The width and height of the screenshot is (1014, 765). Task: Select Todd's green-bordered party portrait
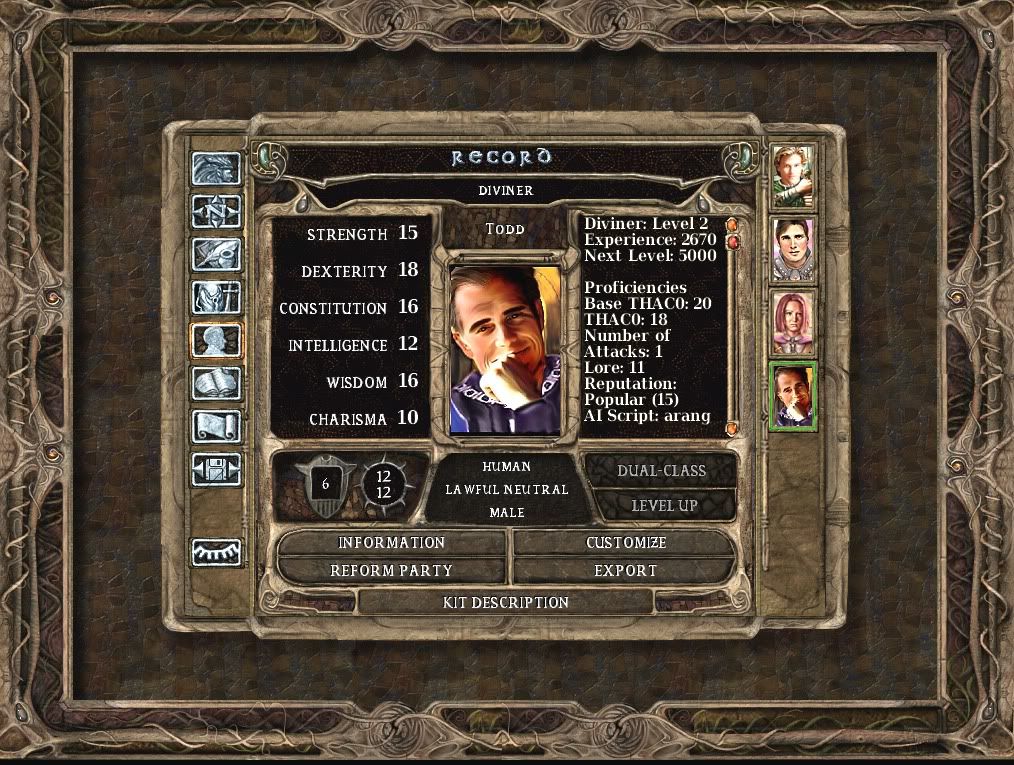click(x=793, y=396)
